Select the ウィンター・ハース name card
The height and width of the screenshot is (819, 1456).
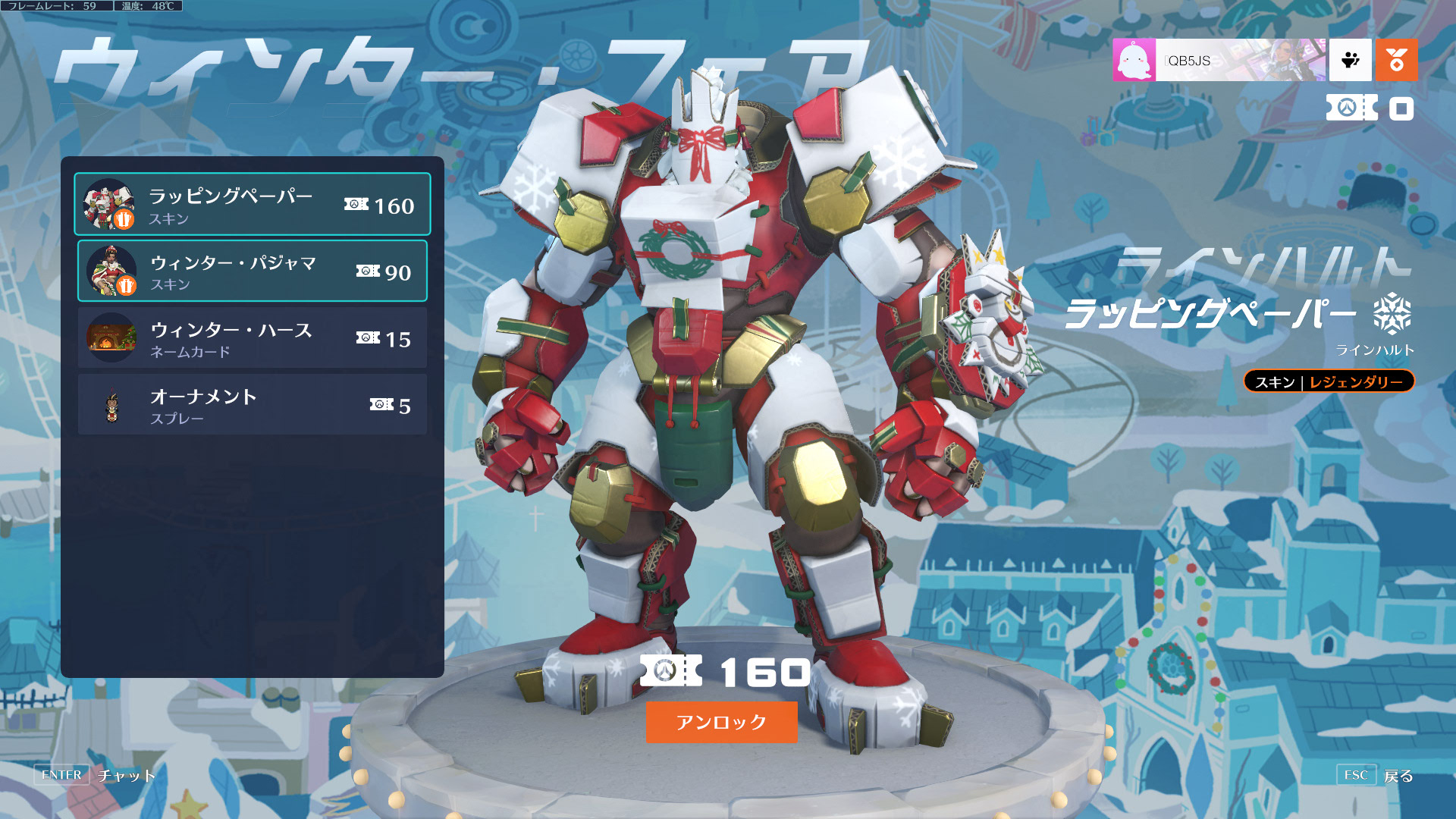[252, 338]
